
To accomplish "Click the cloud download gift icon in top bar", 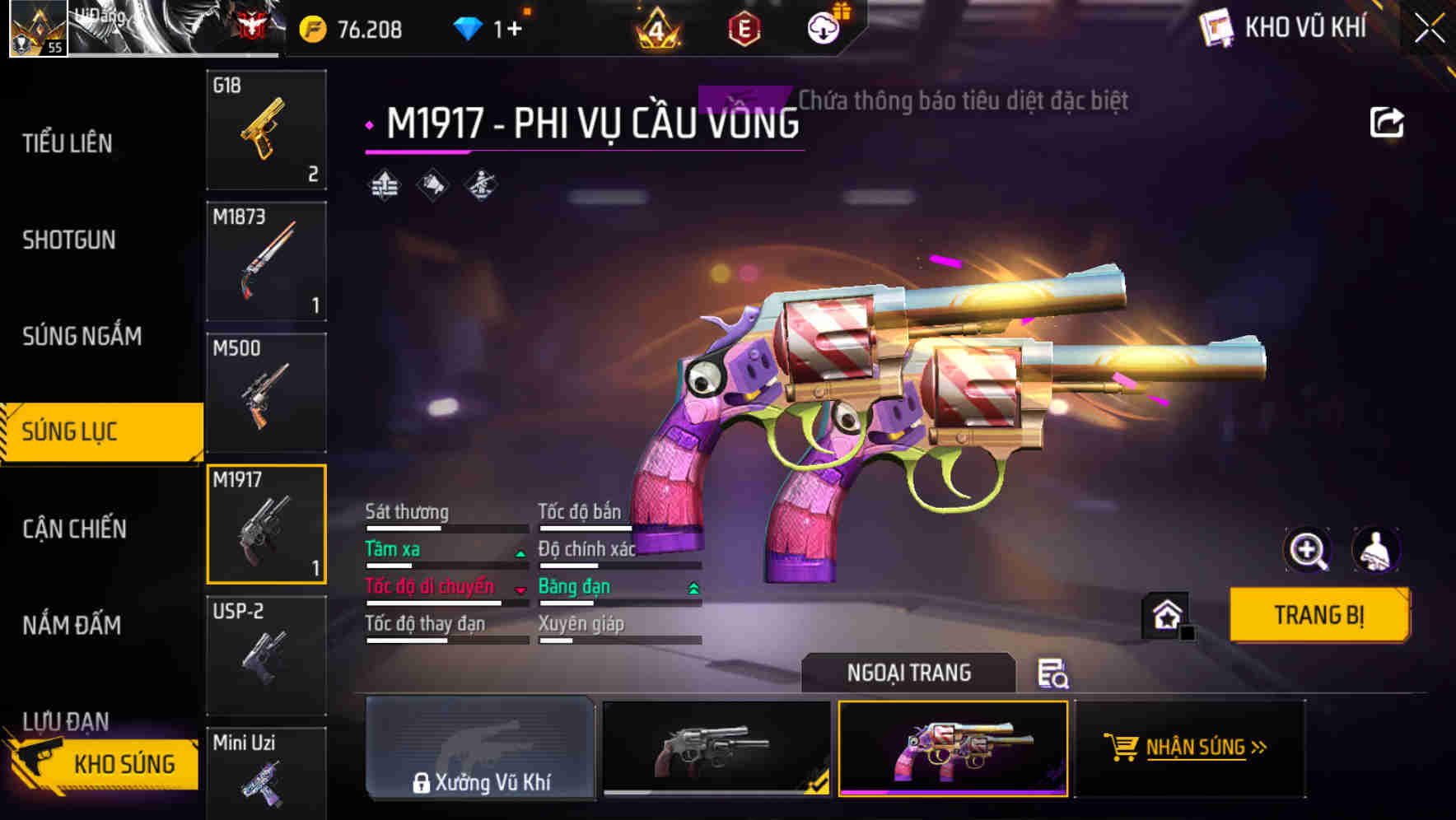I will 823,27.
